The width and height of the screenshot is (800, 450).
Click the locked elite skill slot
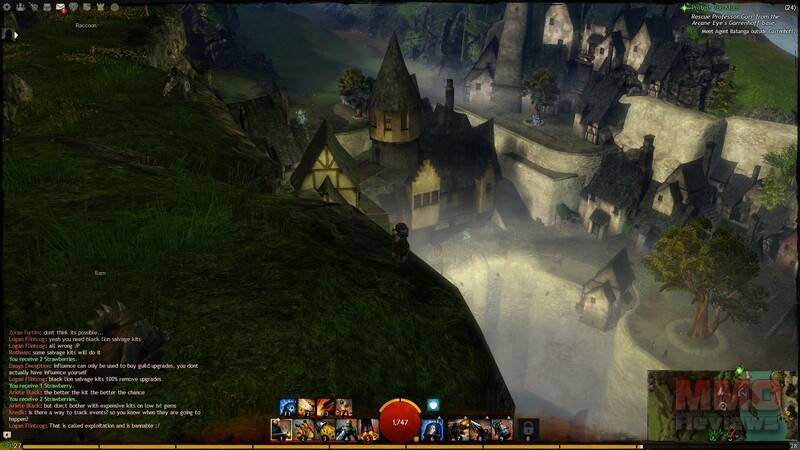coord(528,429)
